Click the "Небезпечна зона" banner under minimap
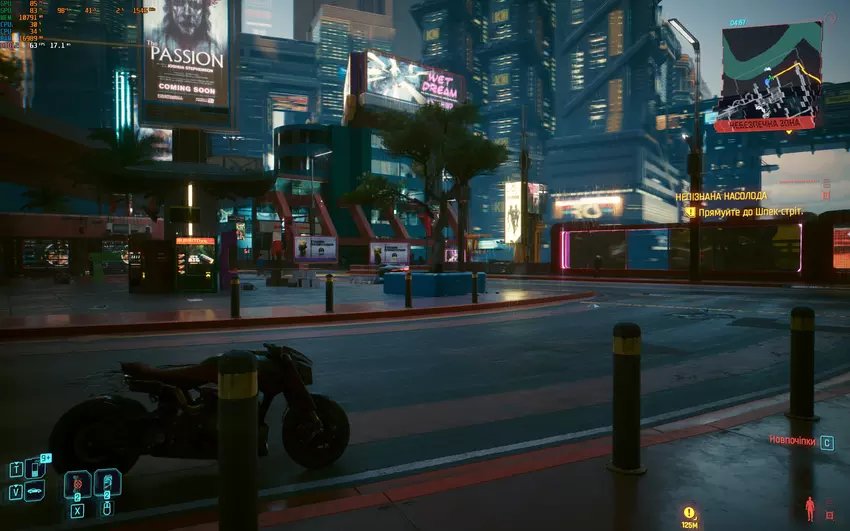This screenshot has width=850, height=531. coord(763,124)
